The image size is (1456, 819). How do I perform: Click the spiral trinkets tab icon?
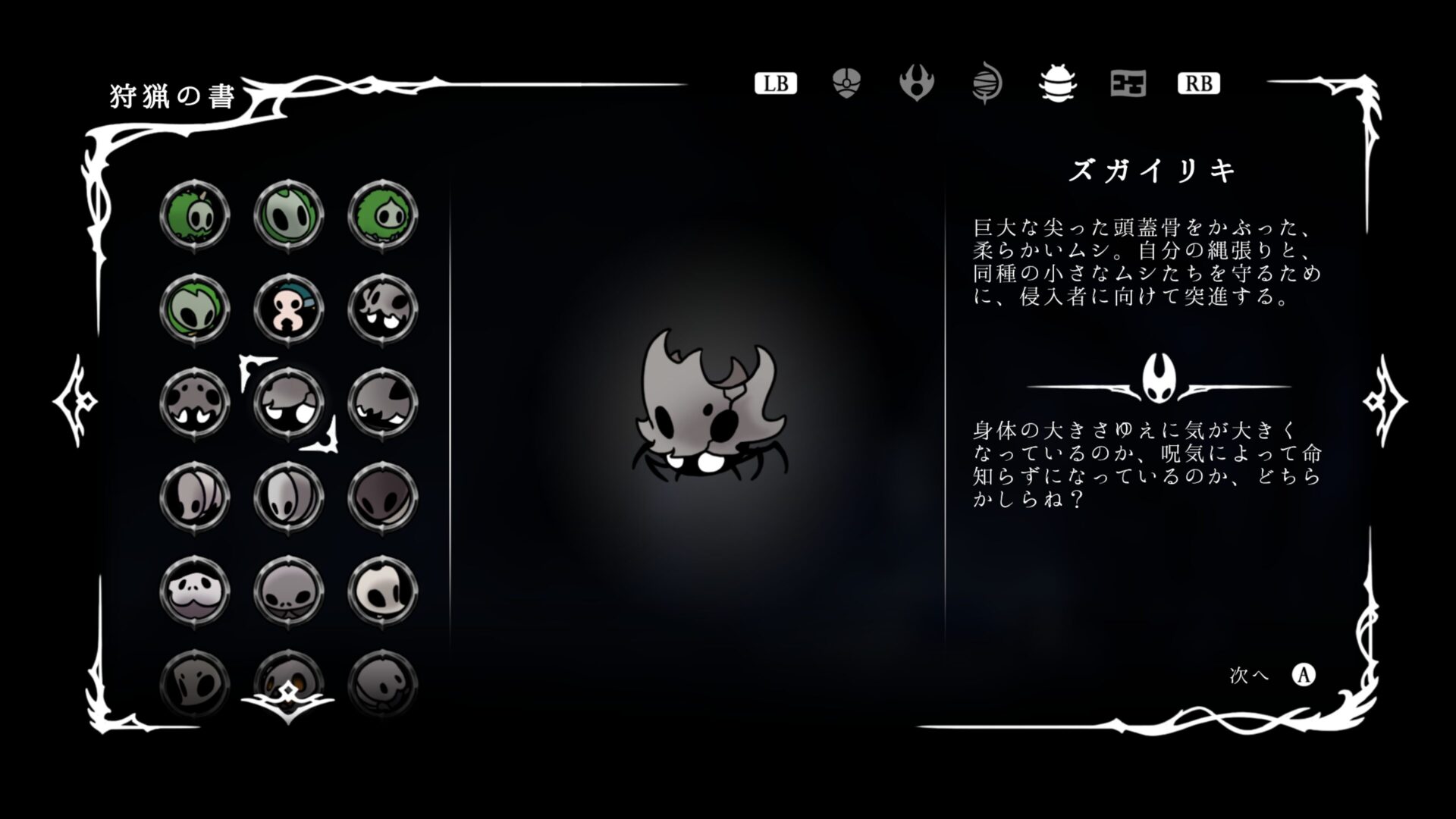tap(986, 84)
